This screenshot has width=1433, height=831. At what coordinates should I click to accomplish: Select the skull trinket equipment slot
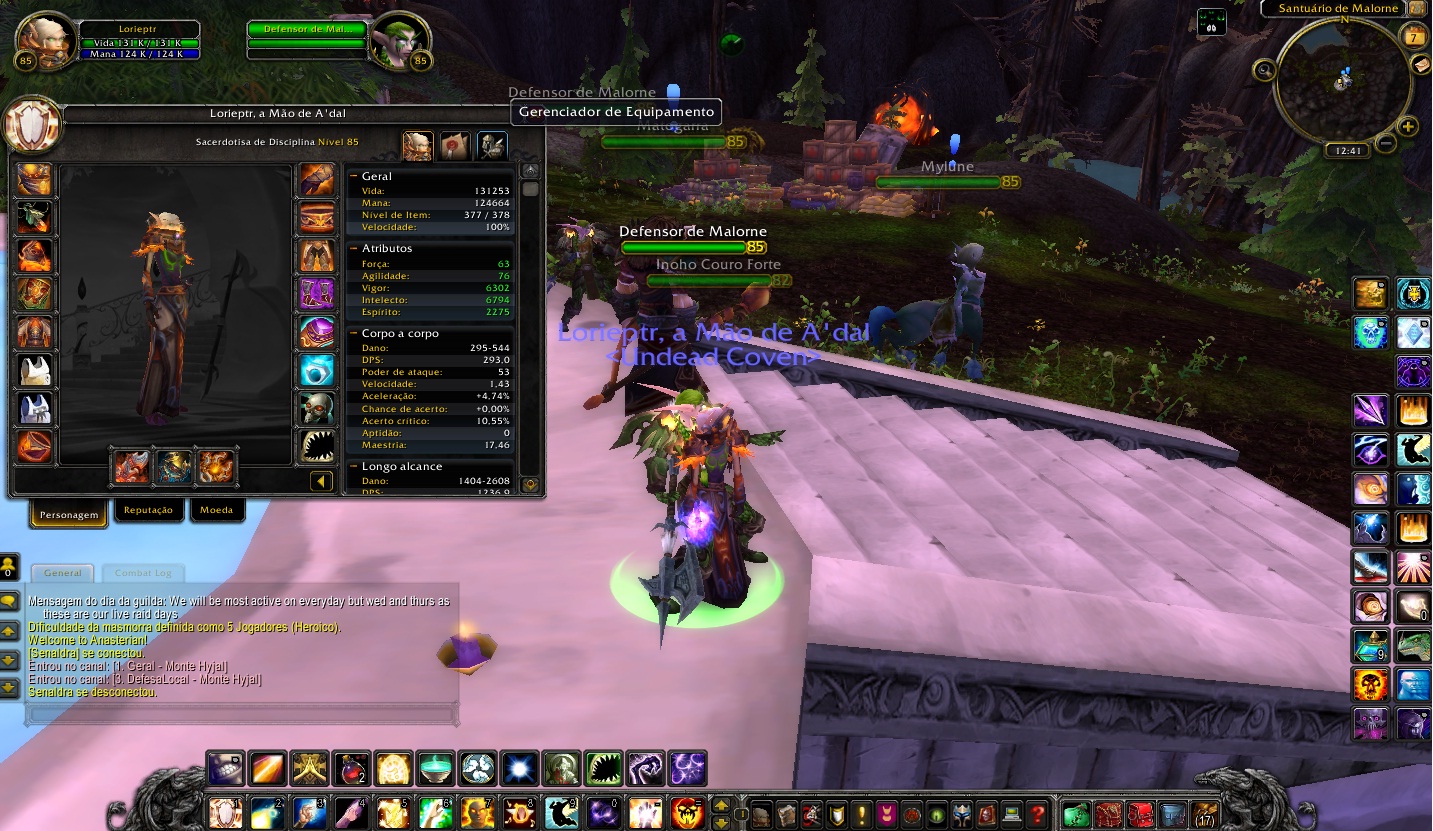pos(317,408)
